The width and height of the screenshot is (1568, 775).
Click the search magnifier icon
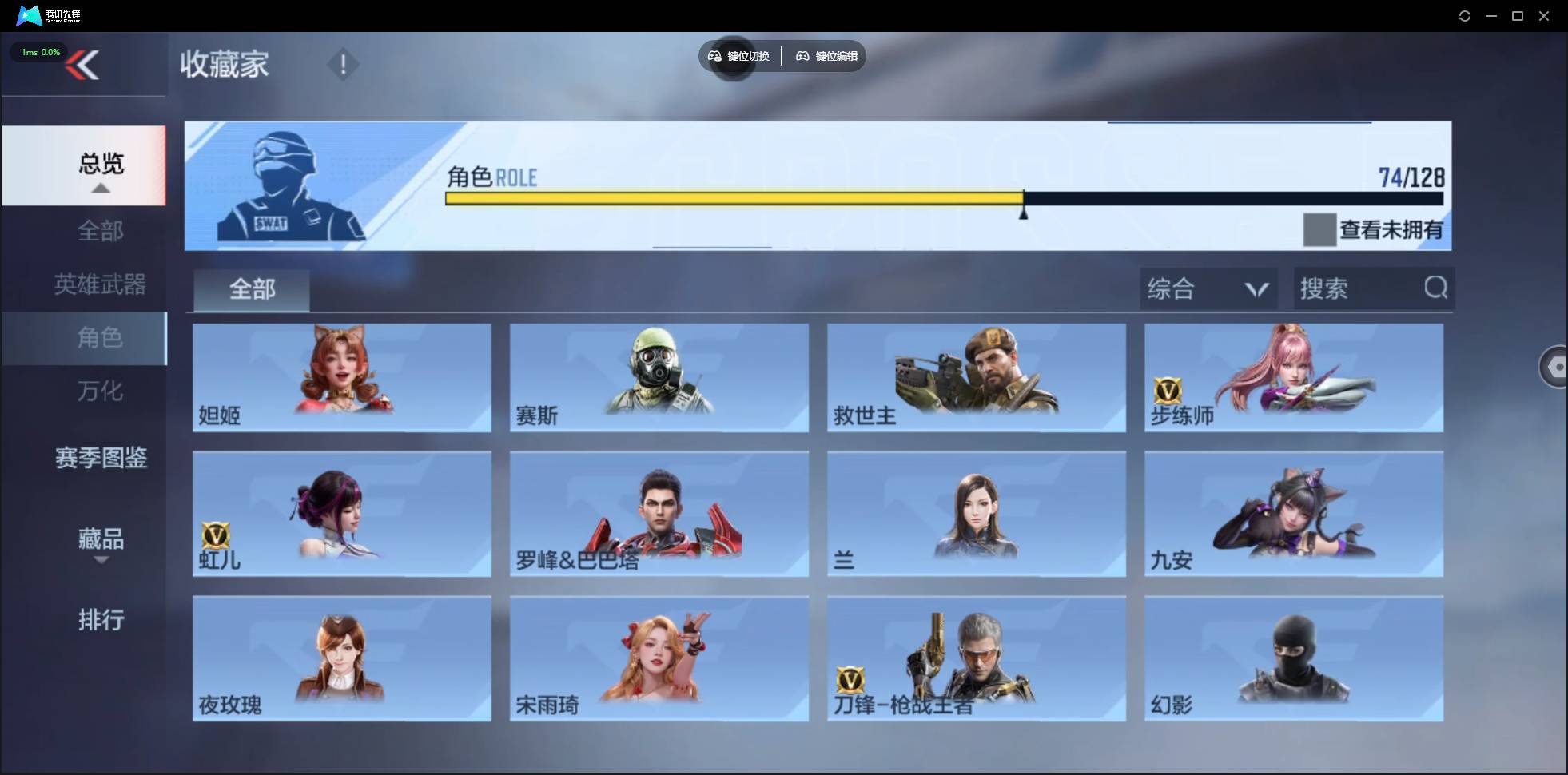(x=1436, y=288)
